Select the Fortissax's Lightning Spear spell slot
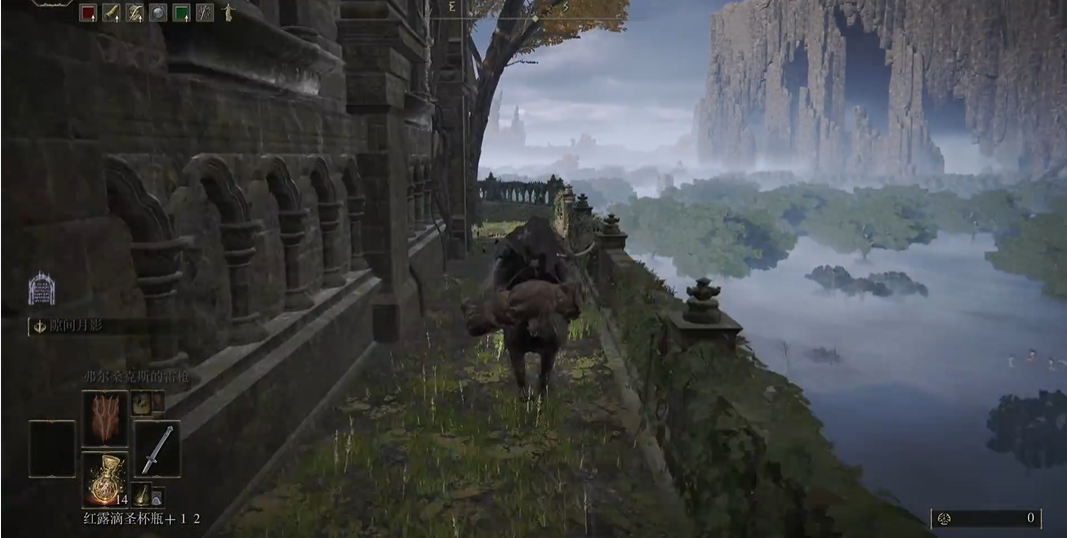The width and height of the screenshot is (1067, 538). click(x=104, y=418)
